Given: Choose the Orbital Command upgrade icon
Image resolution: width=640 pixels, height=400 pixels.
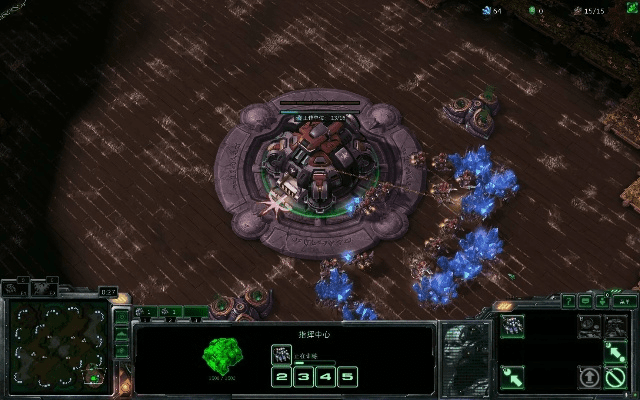Looking at the screenshot, I should coord(590,326).
